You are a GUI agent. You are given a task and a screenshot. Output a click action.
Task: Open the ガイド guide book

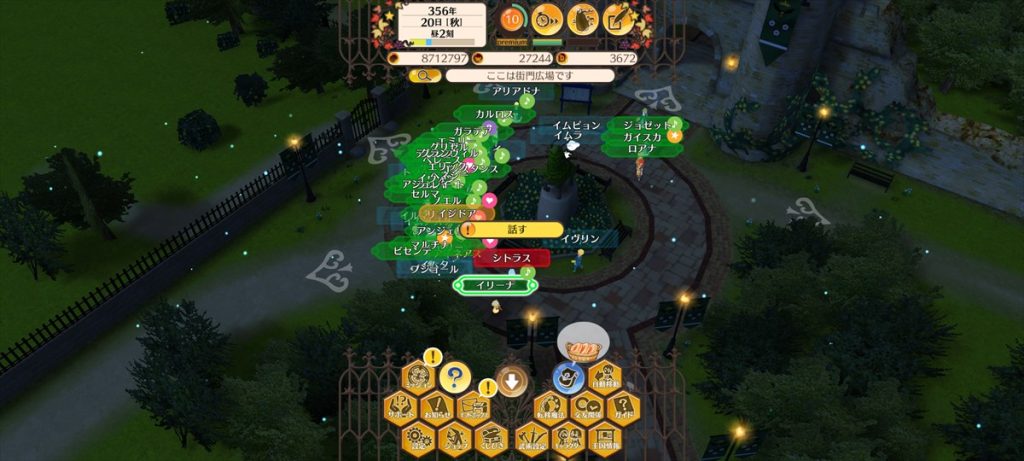click(623, 408)
